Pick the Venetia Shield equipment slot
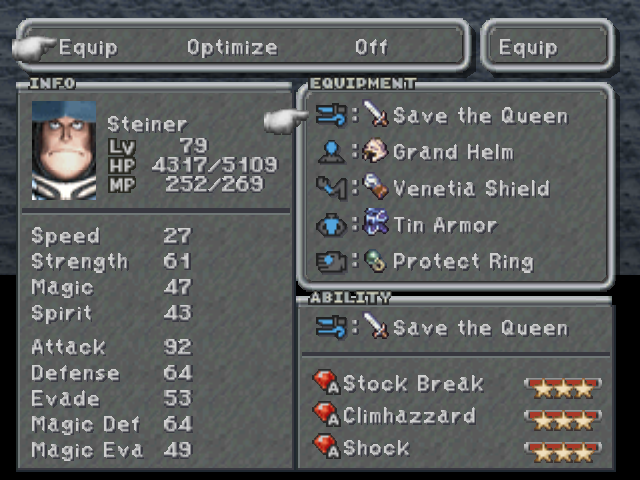 tap(470, 189)
